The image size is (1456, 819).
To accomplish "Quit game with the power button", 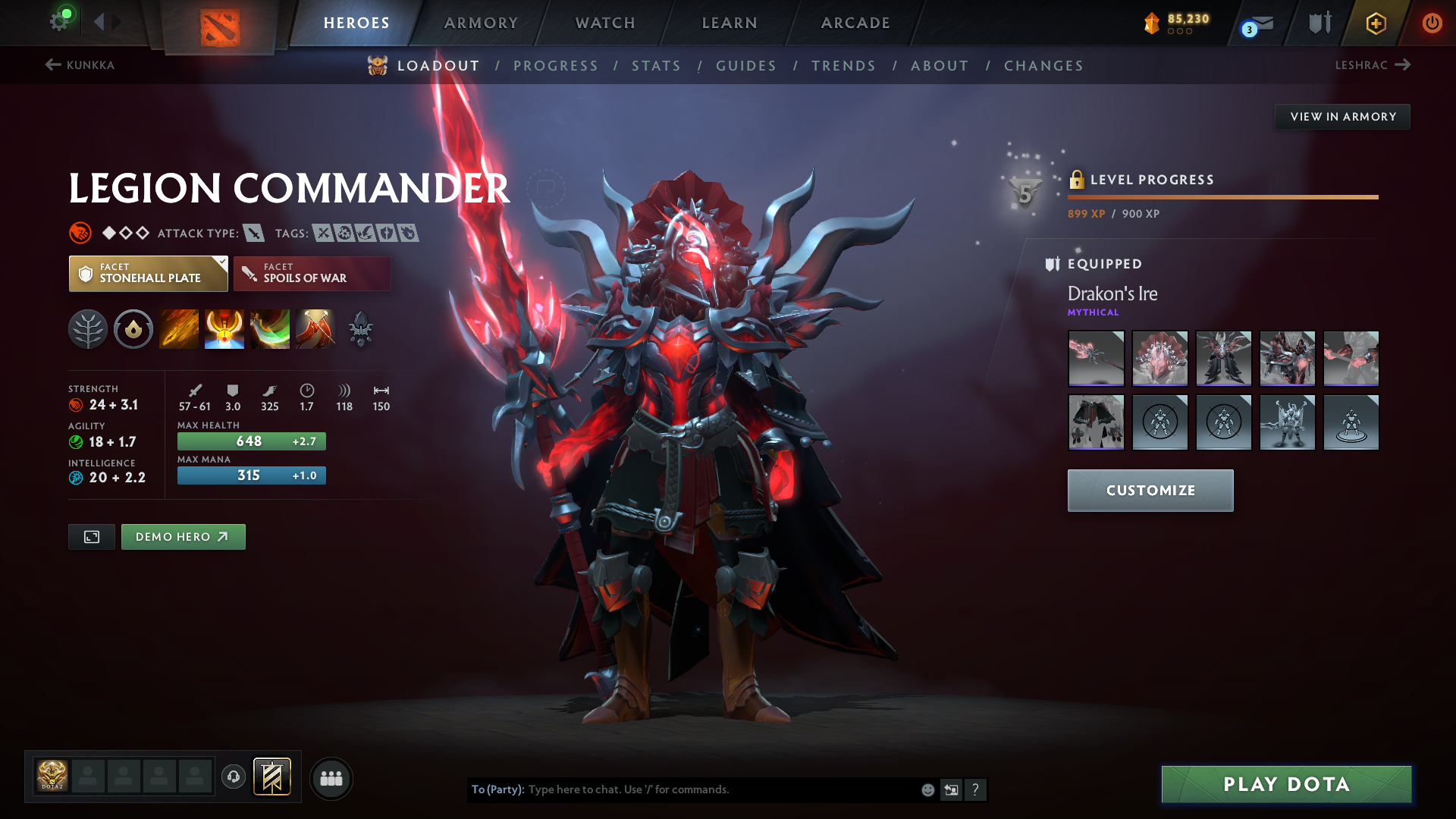I will [x=1432, y=23].
